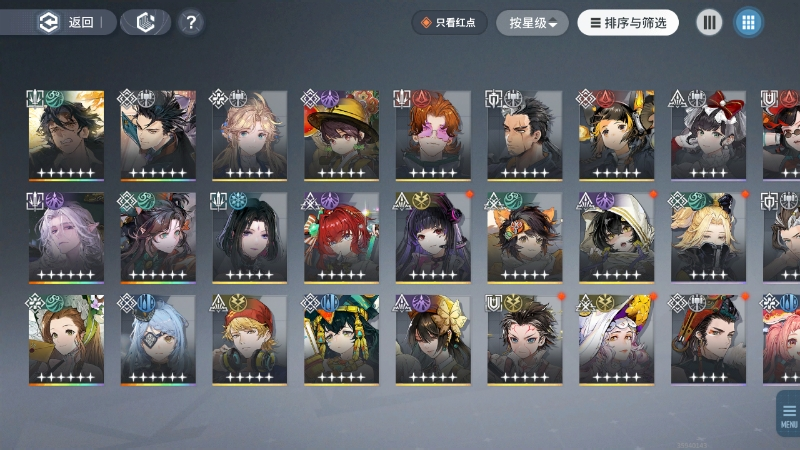This screenshot has width=800, height=450.
Task: Choose the red-haired character card
Action: point(342,237)
